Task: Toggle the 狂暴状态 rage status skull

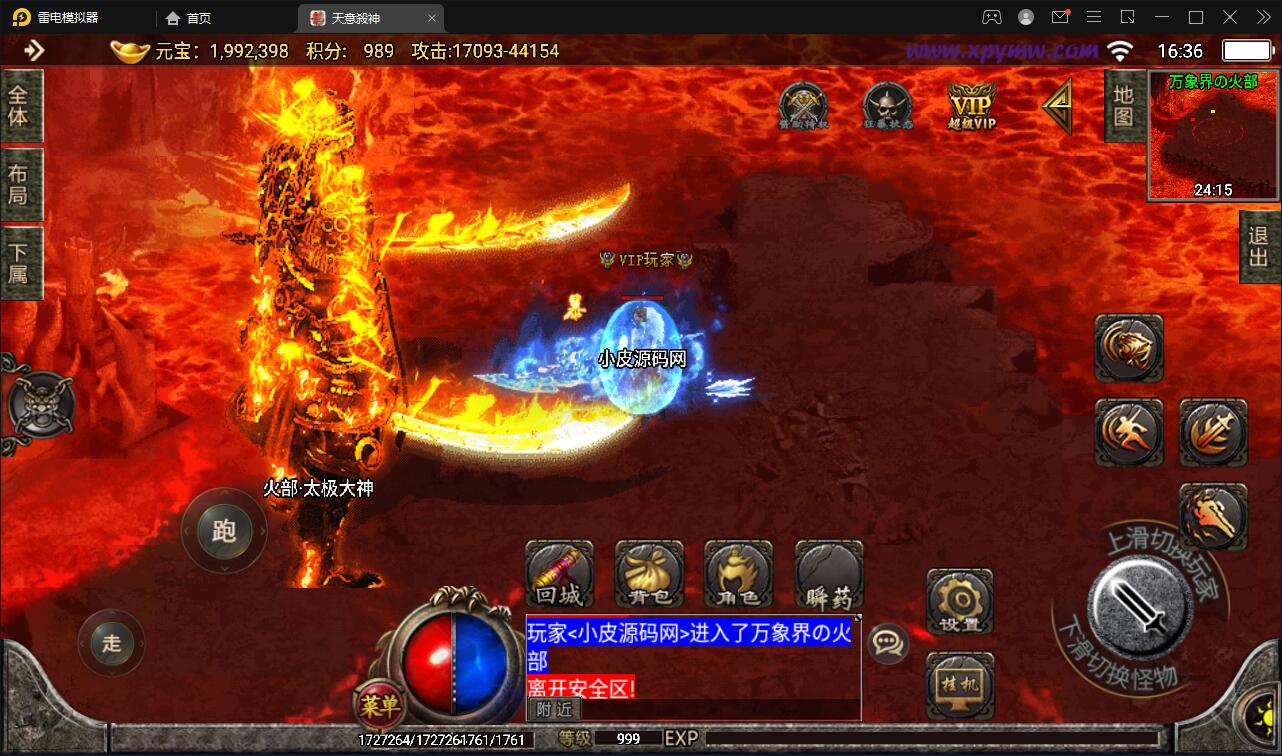Action: [x=887, y=103]
